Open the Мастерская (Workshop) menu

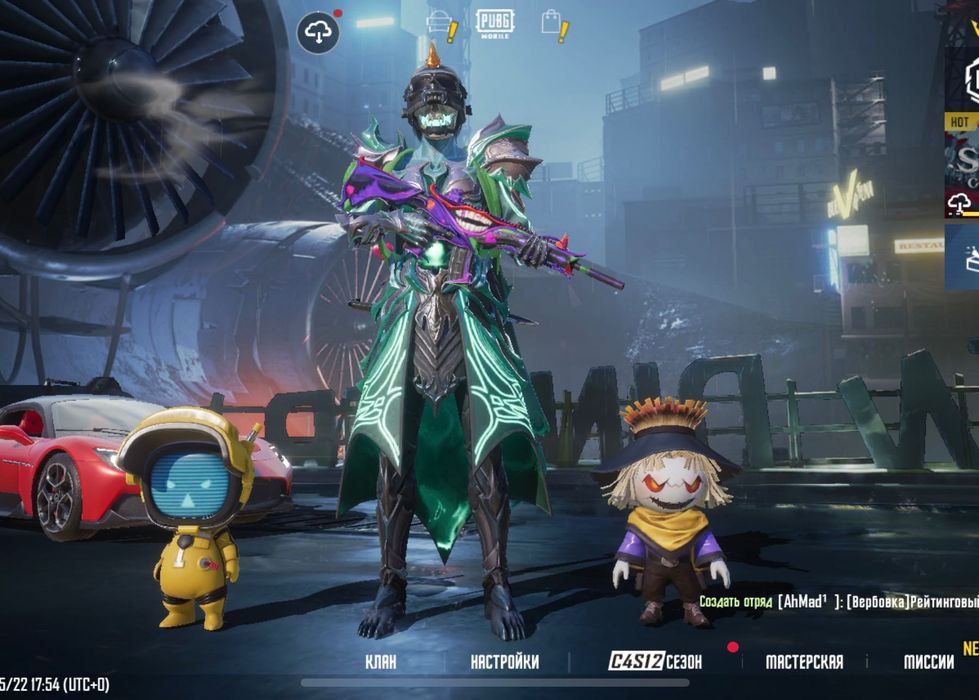tap(804, 662)
